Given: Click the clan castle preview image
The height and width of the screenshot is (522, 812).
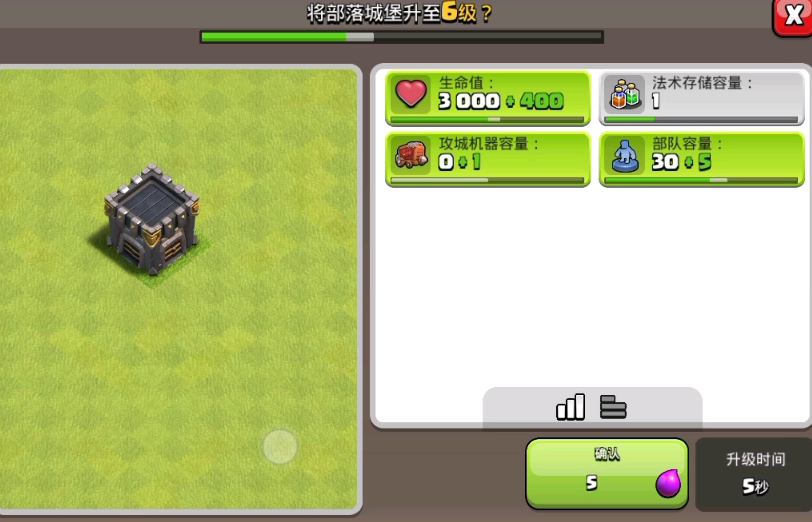Looking at the screenshot, I should coord(152,219).
